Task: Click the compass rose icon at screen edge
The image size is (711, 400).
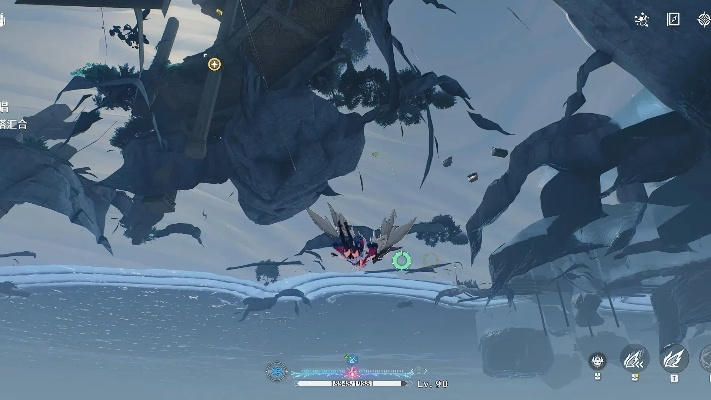Action: click(705, 19)
